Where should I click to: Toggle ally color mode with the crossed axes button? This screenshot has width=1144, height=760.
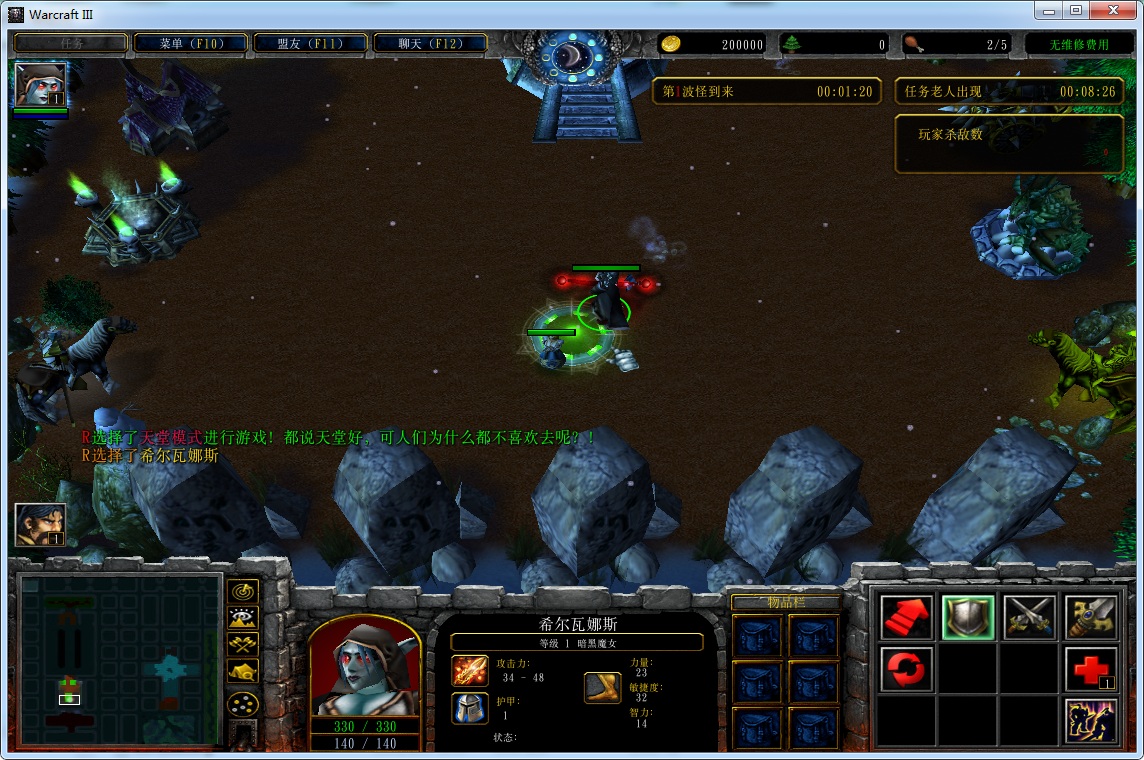(243, 645)
